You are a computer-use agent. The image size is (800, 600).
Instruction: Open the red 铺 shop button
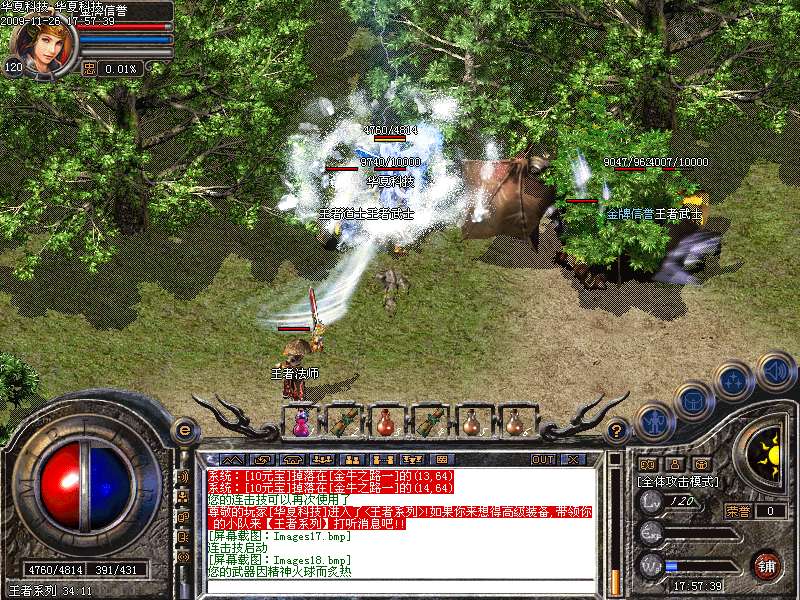point(766,564)
